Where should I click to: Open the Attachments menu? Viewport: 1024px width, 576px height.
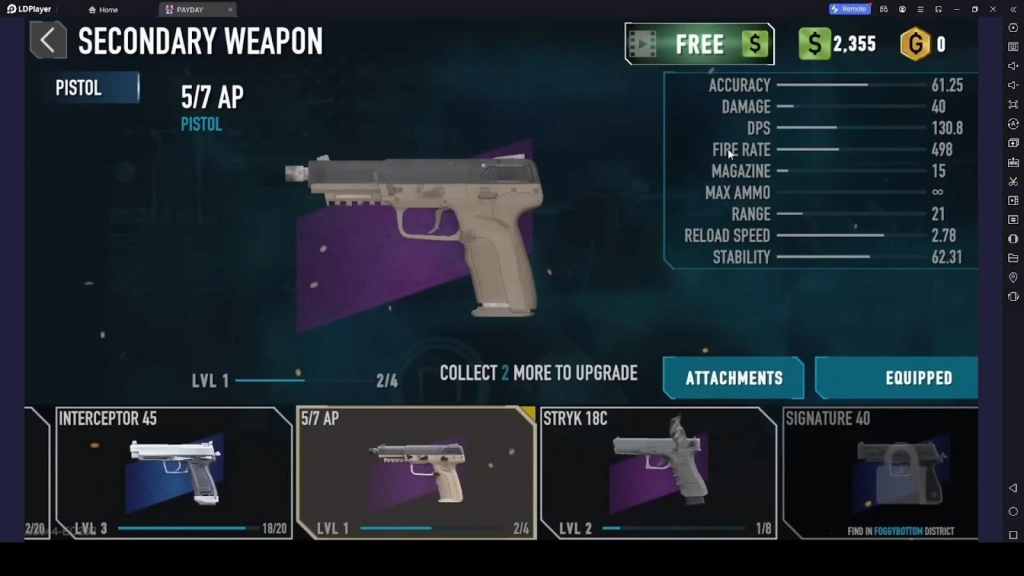(733, 378)
